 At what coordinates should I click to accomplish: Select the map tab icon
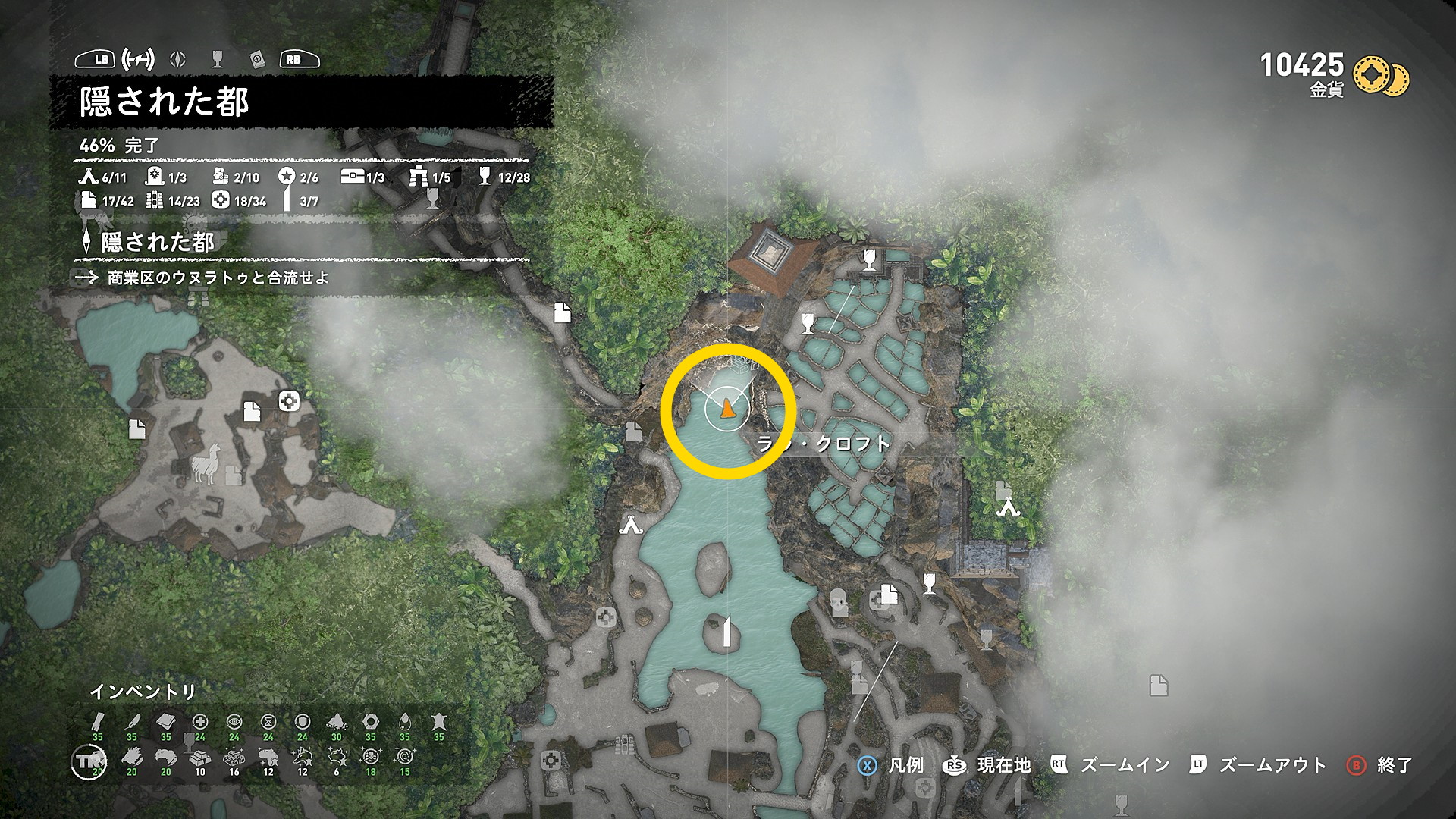point(138,59)
